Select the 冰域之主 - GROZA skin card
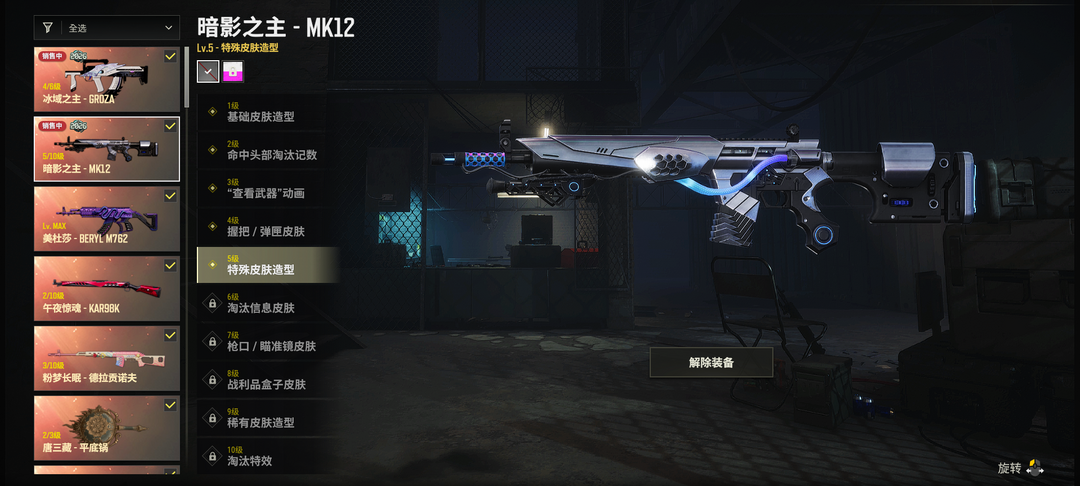1080x486 pixels. coord(107,79)
